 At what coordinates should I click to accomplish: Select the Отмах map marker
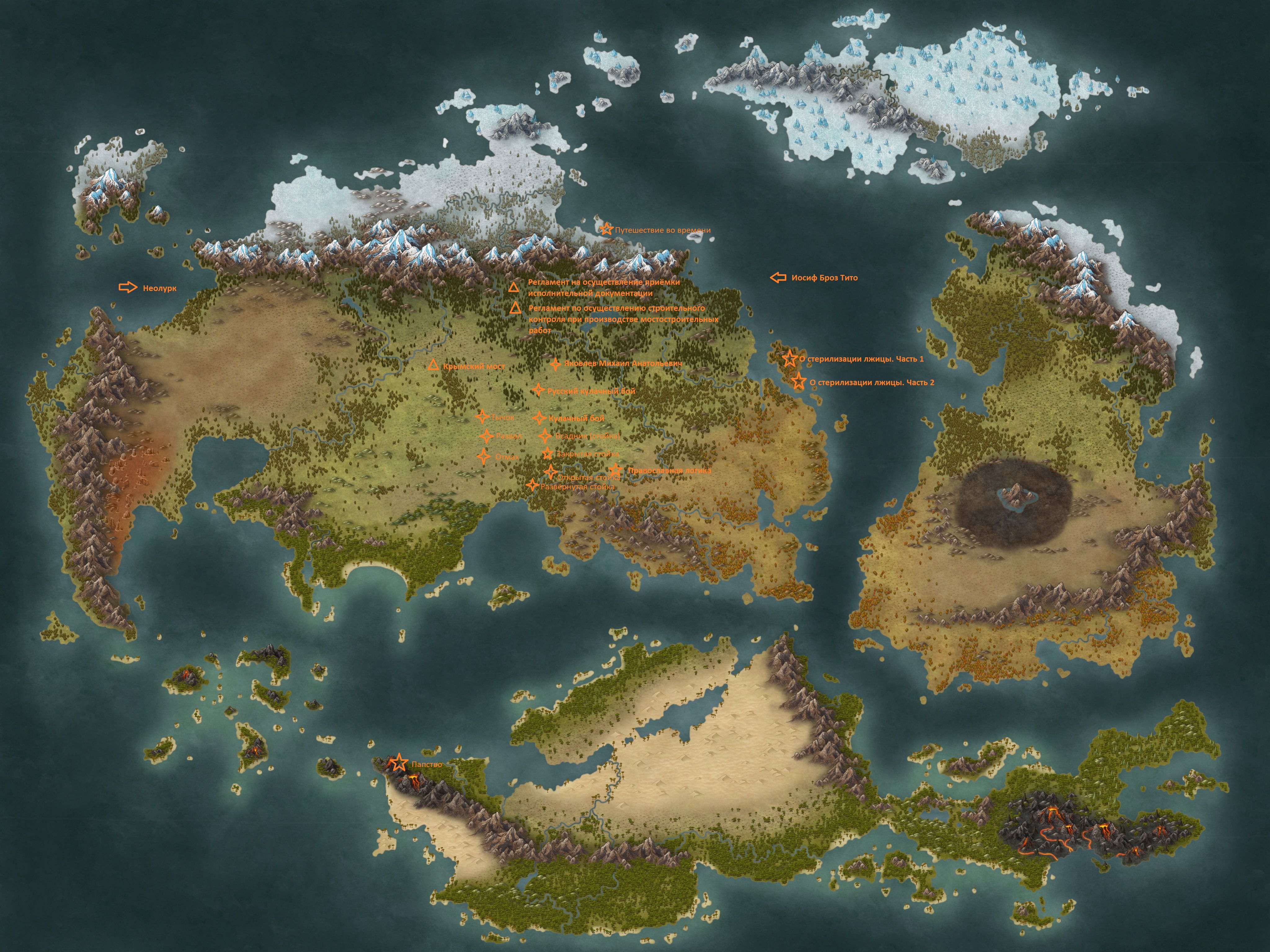click(484, 456)
